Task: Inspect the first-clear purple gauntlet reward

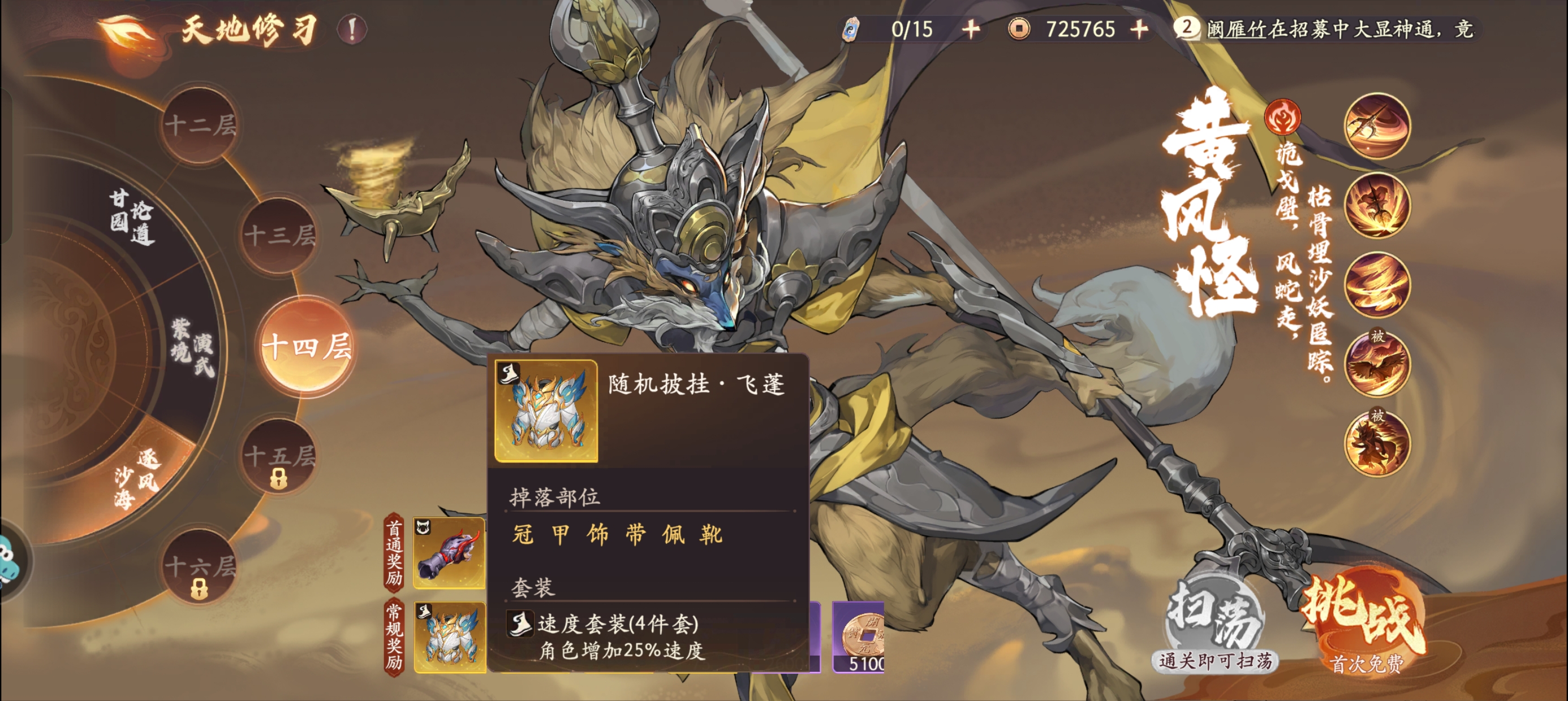Action: click(x=449, y=553)
